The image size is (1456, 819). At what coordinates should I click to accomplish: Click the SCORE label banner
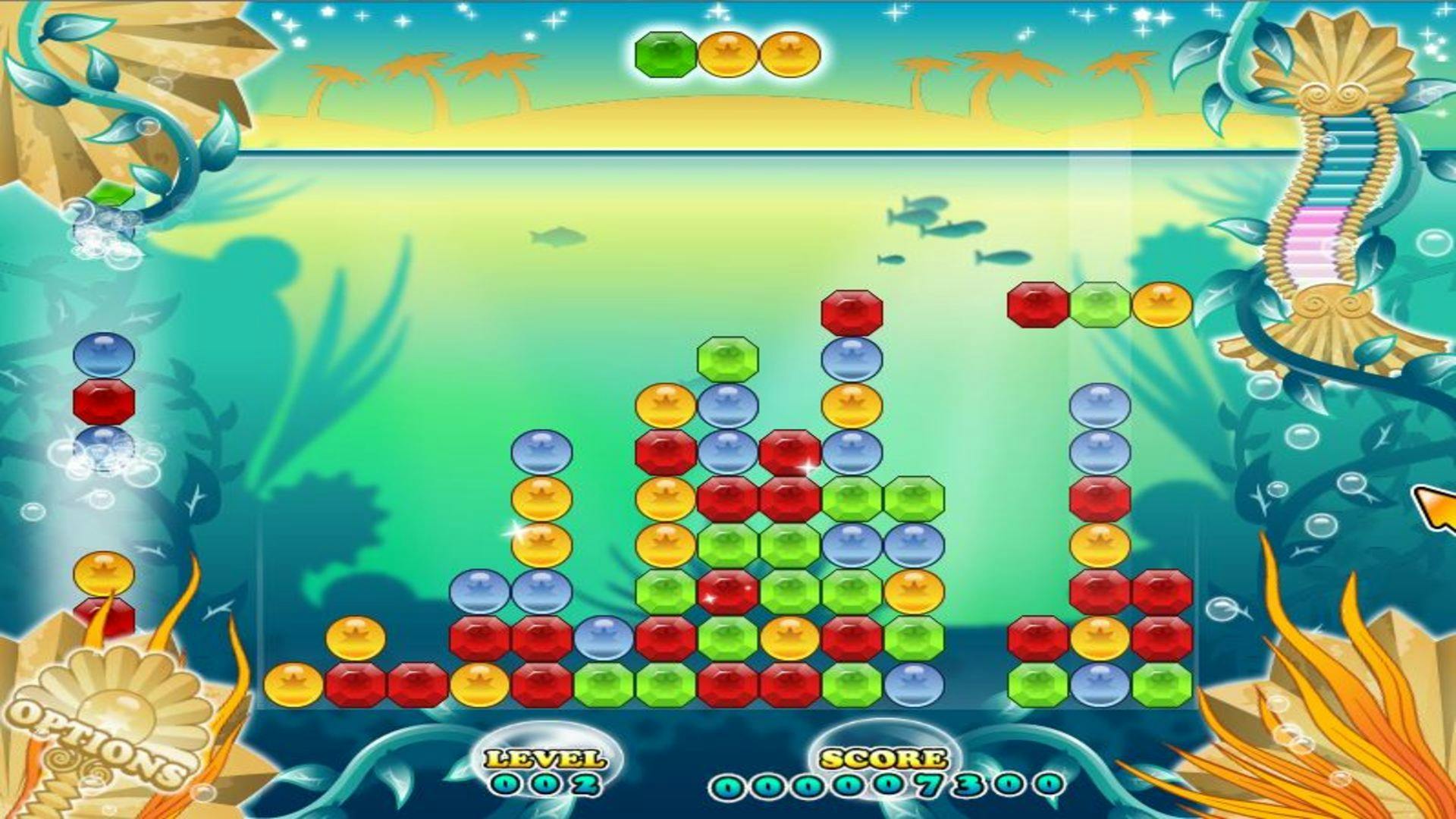pos(882,757)
